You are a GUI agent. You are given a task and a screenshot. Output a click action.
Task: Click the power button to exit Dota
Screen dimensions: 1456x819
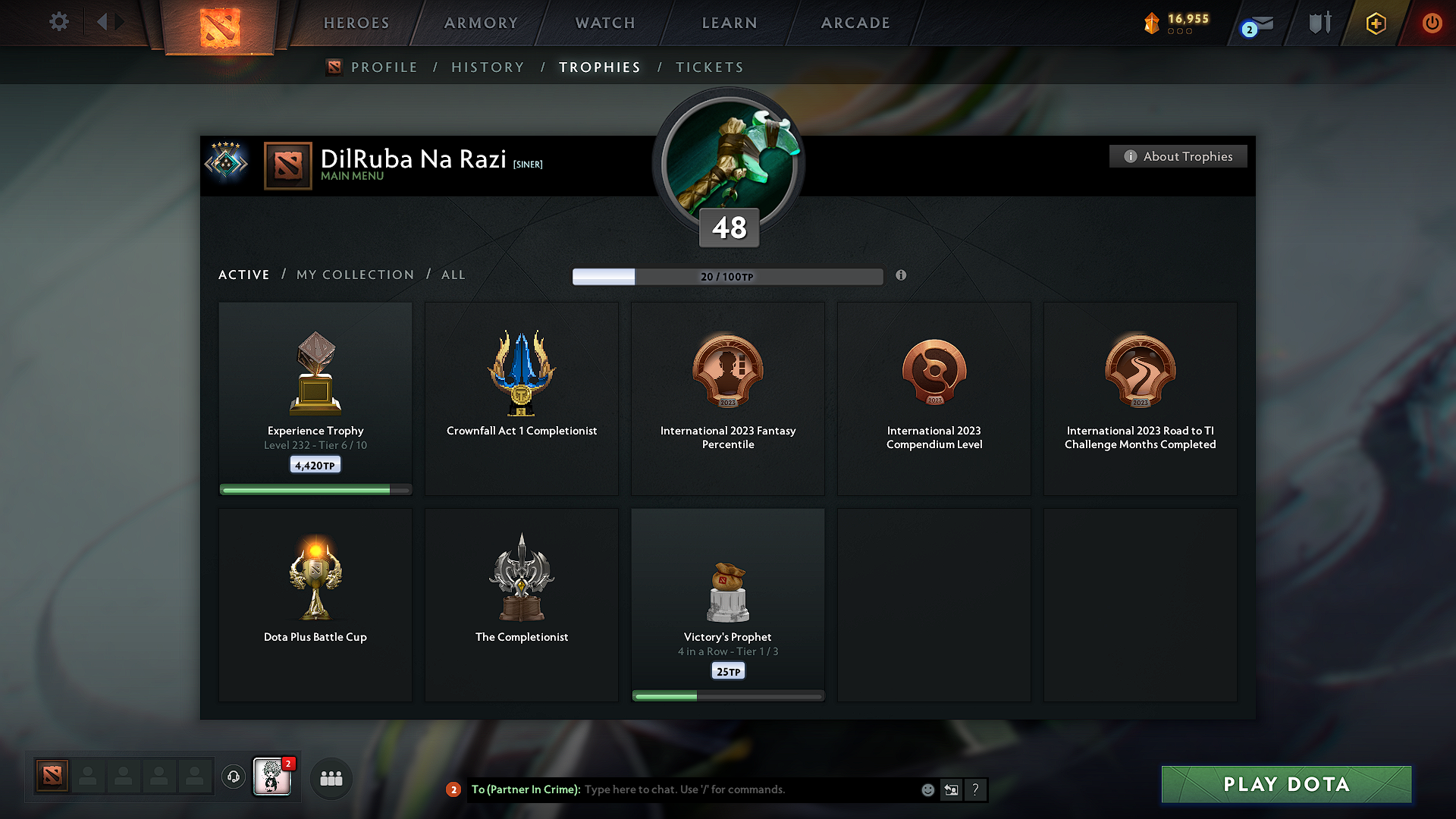click(1432, 23)
